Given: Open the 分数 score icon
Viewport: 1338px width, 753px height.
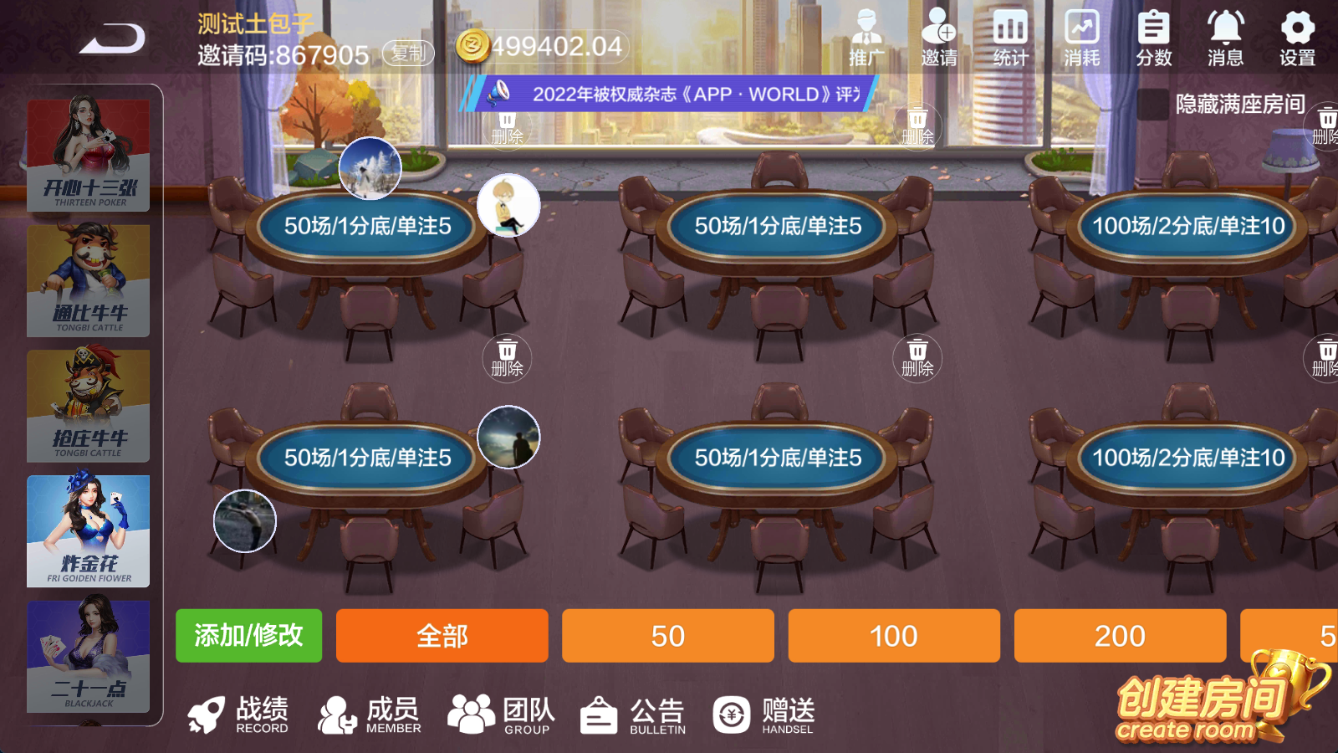Looking at the screenshot, I should [1153, 36].
